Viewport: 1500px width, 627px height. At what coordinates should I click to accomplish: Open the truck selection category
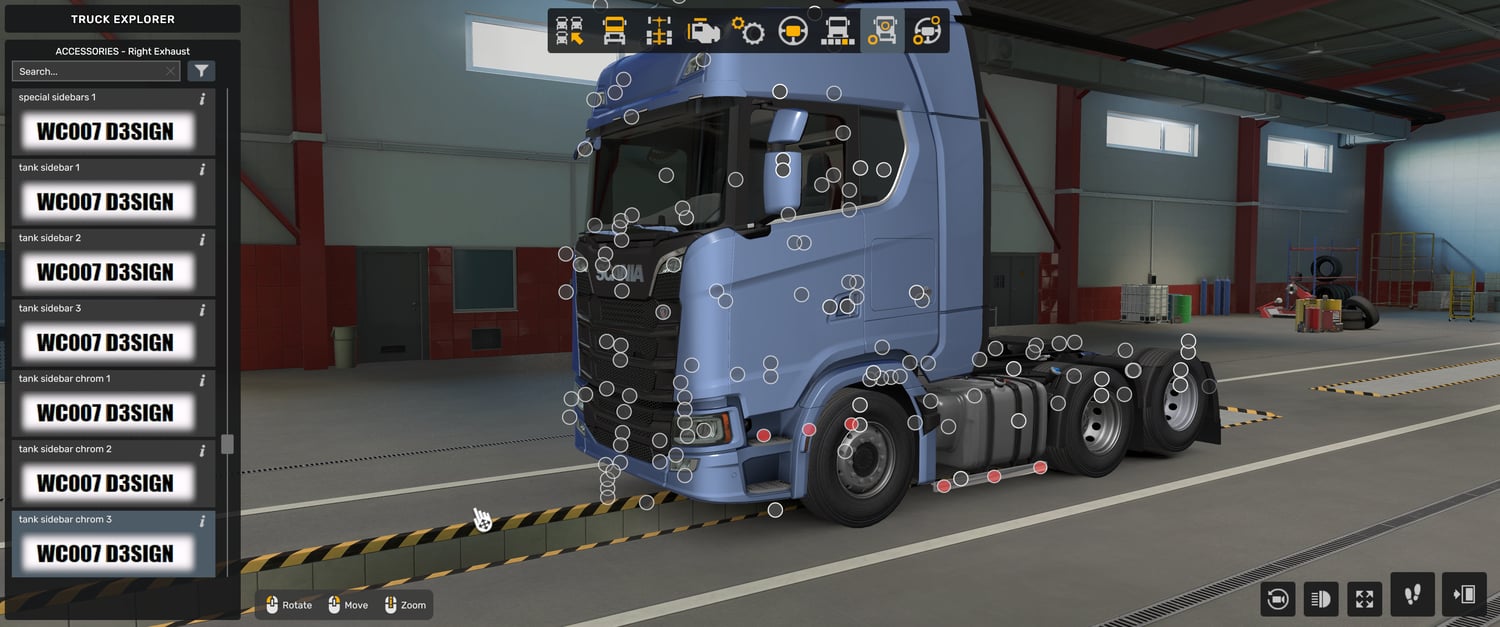pos(569,31)
